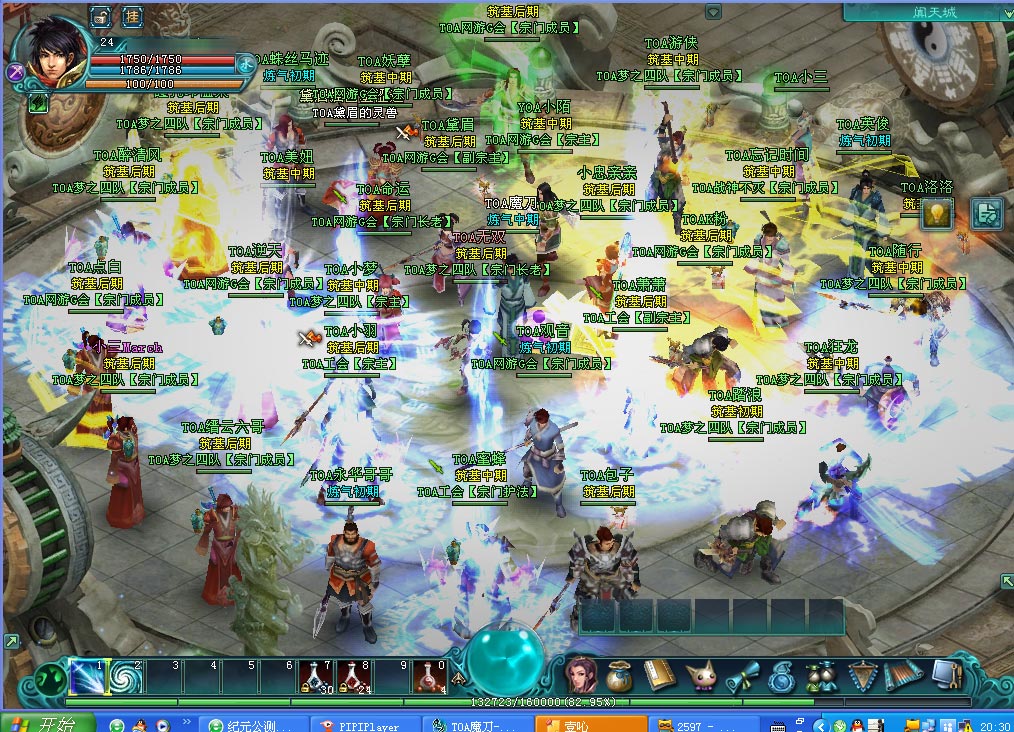
Task: Select the green buff icon under portrait
Action: (38, 101)
